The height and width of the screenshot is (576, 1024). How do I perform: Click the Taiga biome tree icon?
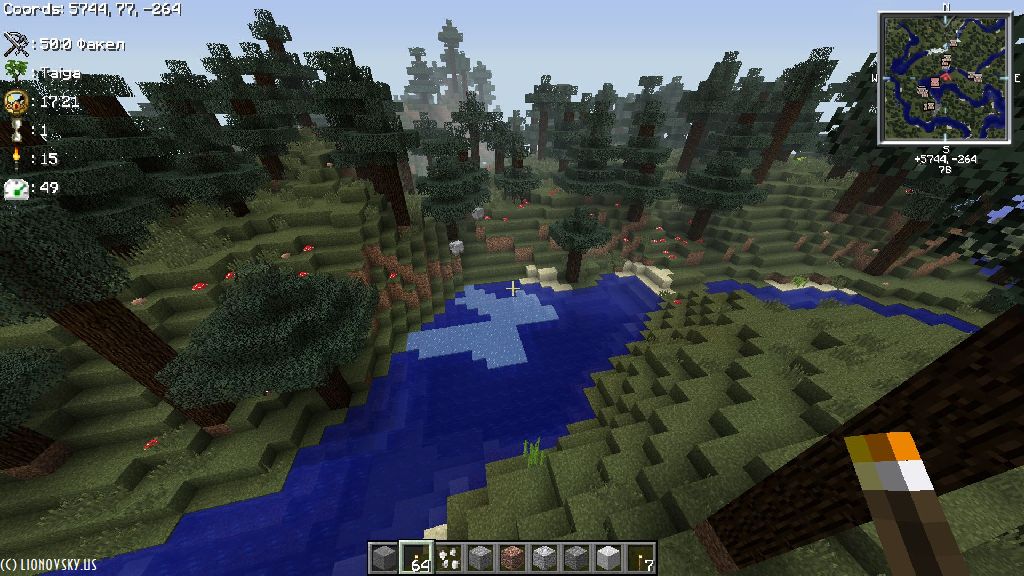click(x=16, y=73)
